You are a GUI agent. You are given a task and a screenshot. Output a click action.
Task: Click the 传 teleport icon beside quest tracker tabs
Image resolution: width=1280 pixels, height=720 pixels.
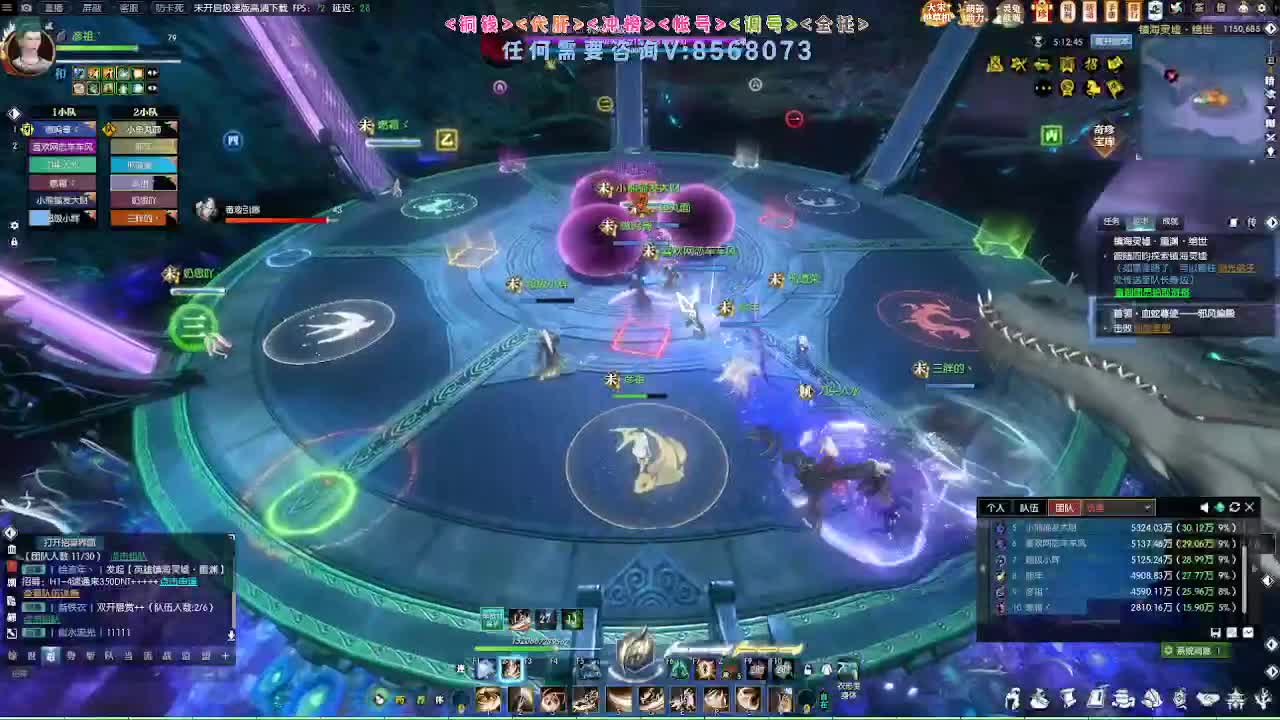[1253, 222]
